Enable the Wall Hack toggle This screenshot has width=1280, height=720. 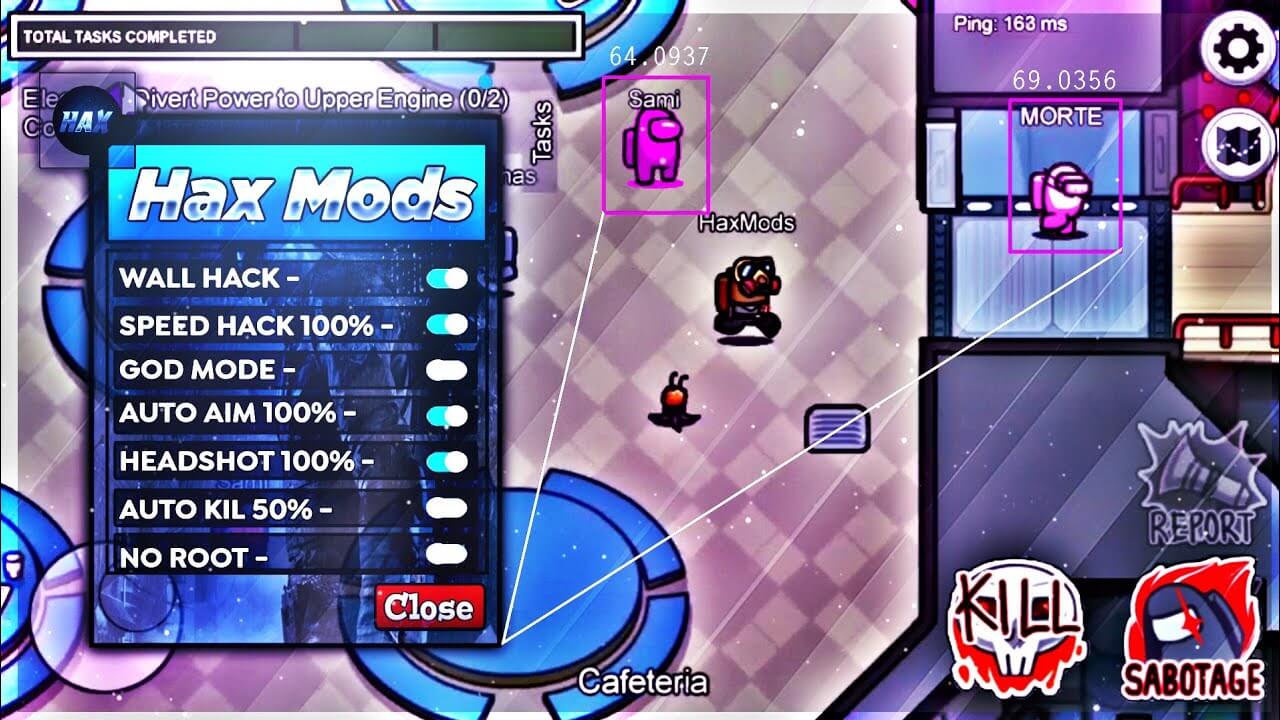point(449,278)
